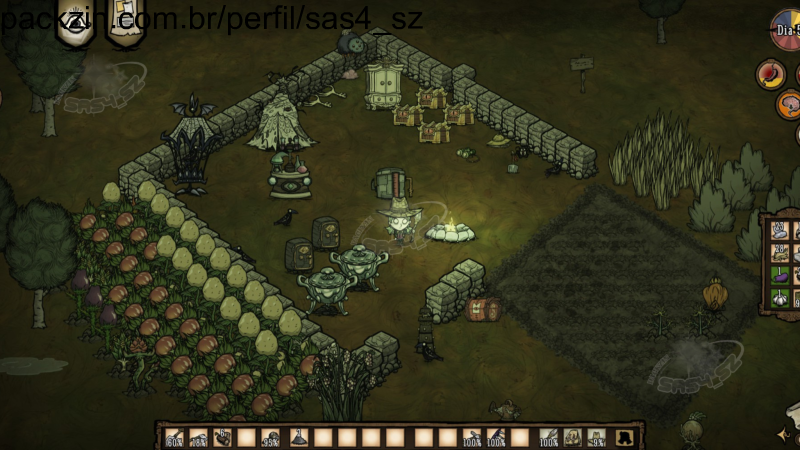The height and width of the screenshot is (450, 800).
Task: Pick the inventory stack of two
Action: tap(298, 437)
